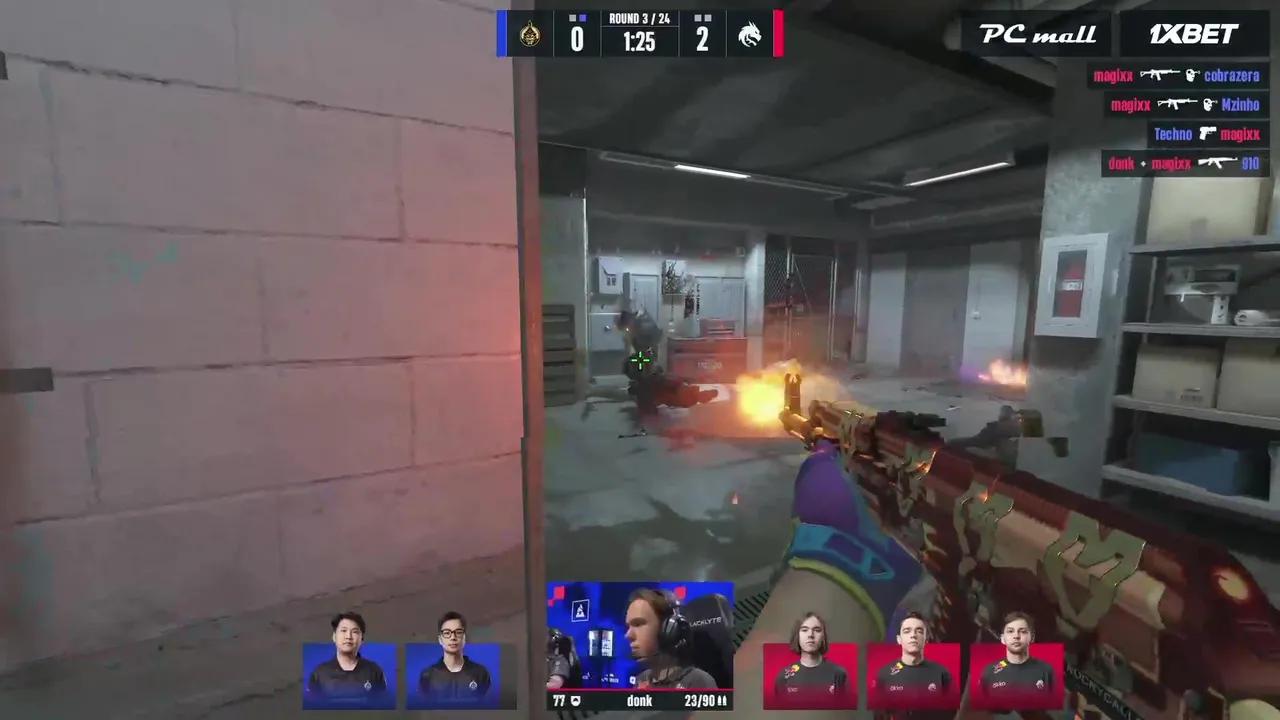Switch to the 1XBET sponsor tab
The width and height of the screenshot is (1280, 720).
[1192, 34]
